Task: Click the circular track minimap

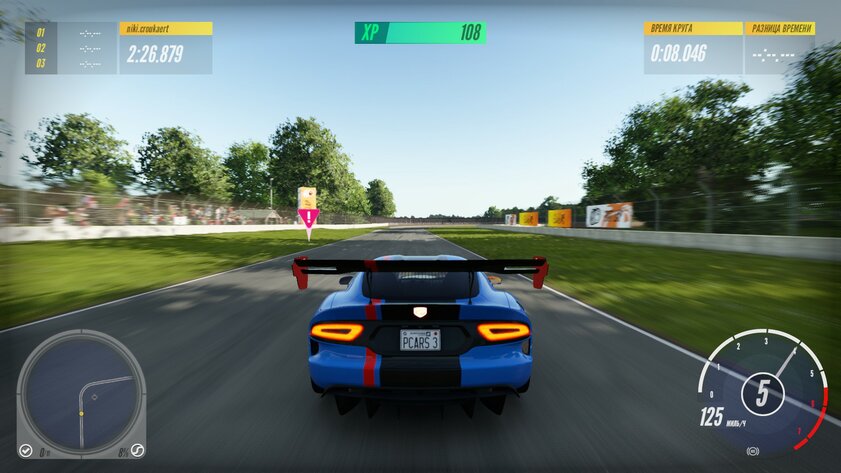Action: [x=81, y=391]
